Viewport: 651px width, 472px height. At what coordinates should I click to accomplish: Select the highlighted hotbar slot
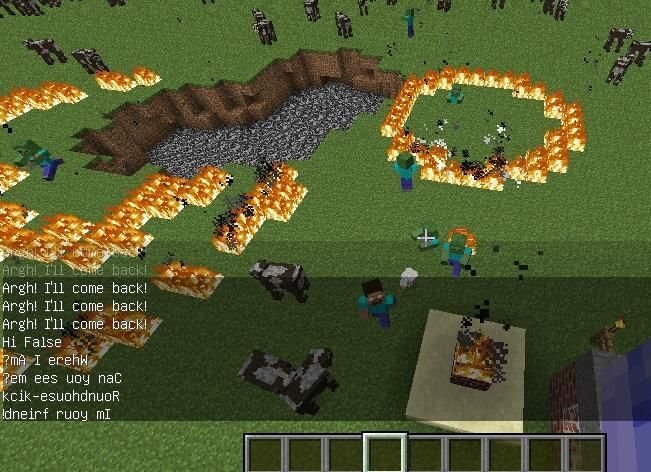tap(385, 454)
